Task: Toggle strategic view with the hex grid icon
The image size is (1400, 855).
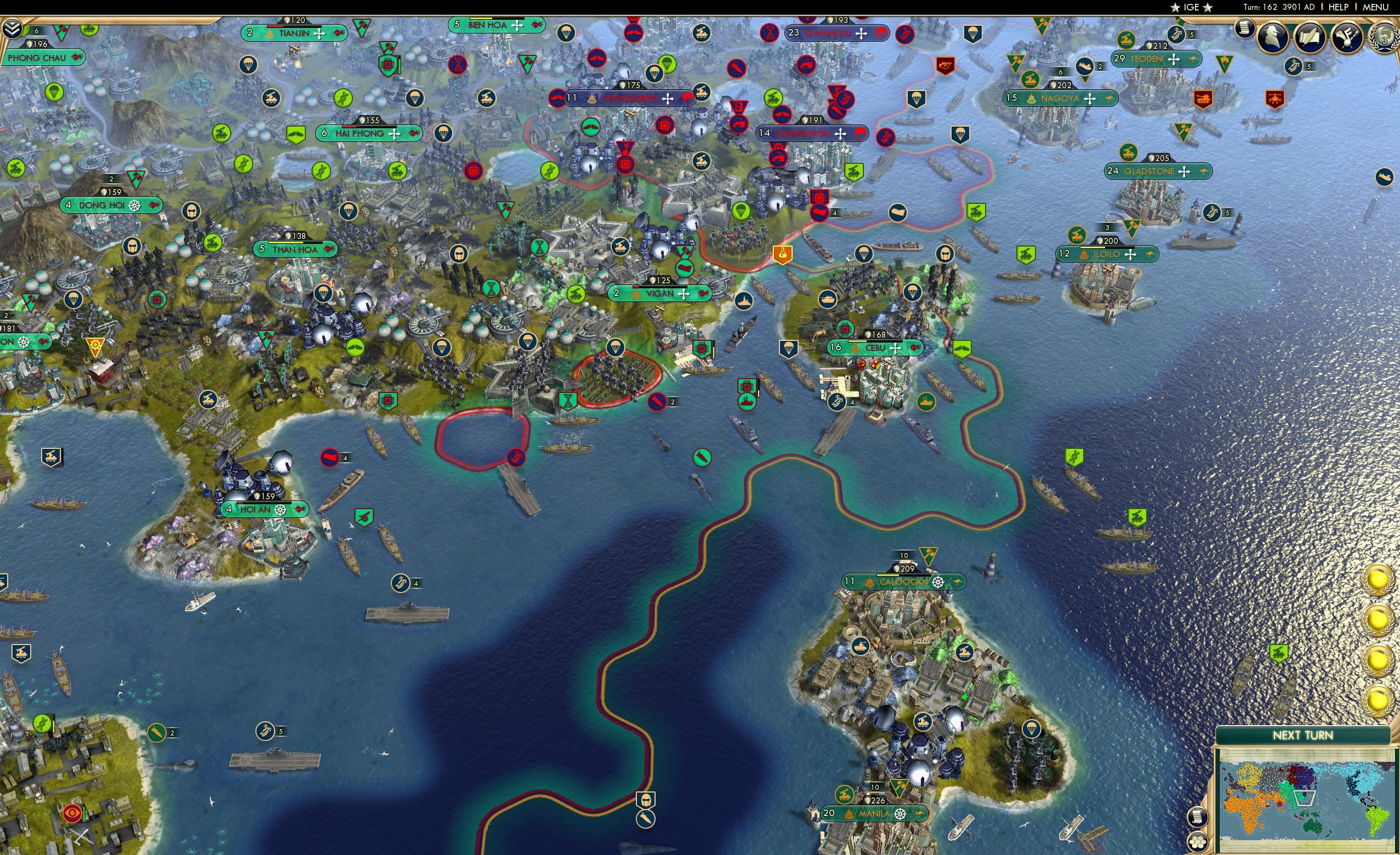Action: pyautogui.click(x=1198, y=843)
